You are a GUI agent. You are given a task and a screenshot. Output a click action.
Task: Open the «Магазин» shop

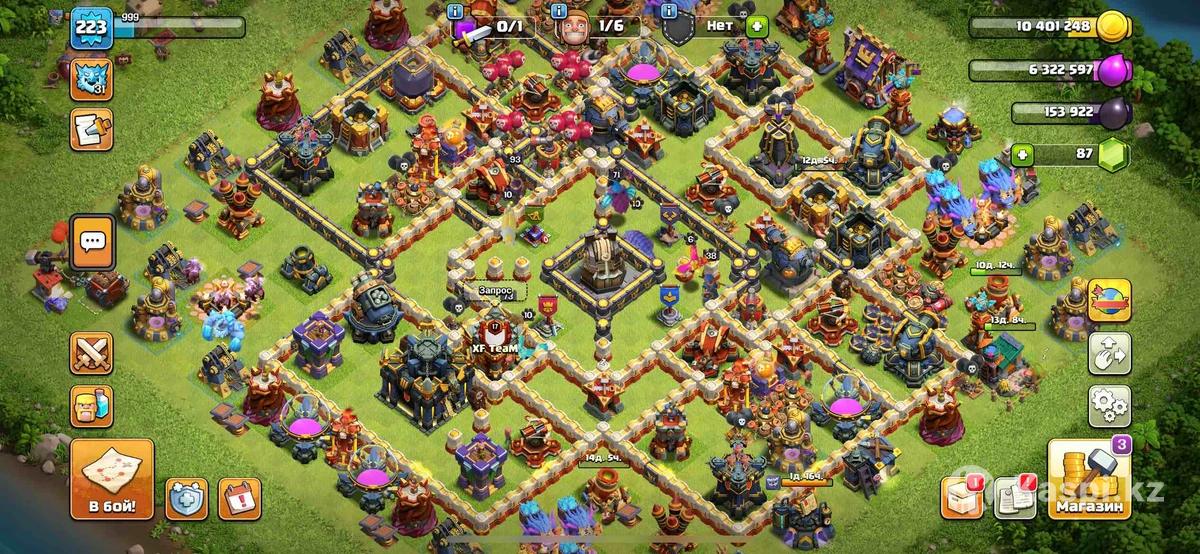click(x=1088, y=482)
